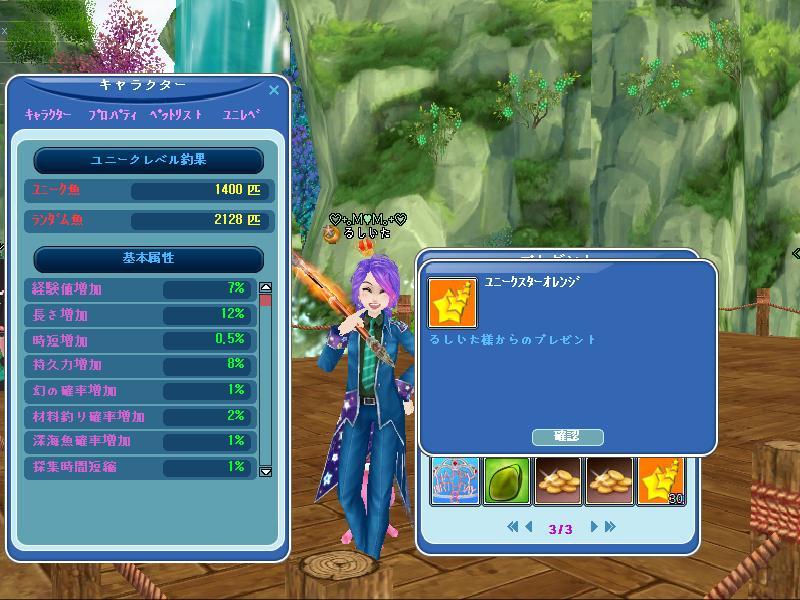Select the orange star slot with 30
This screenshot has width=800, height=600.
(x=662, y=481)
